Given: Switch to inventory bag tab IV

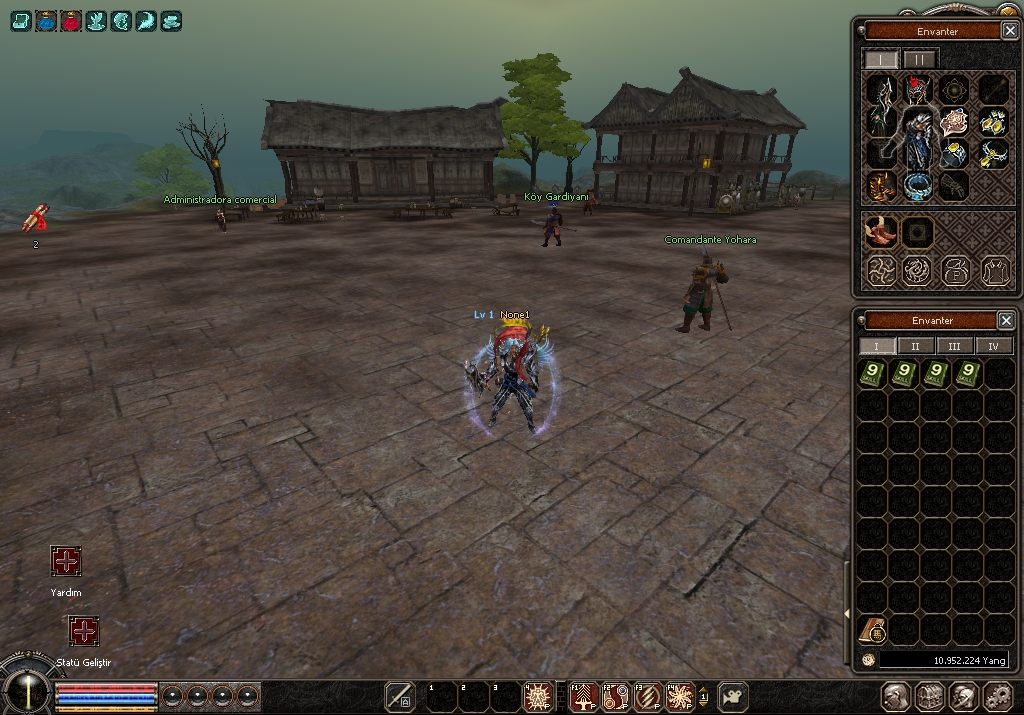Looking at the screenshot, I should click(x=993, y=346).
